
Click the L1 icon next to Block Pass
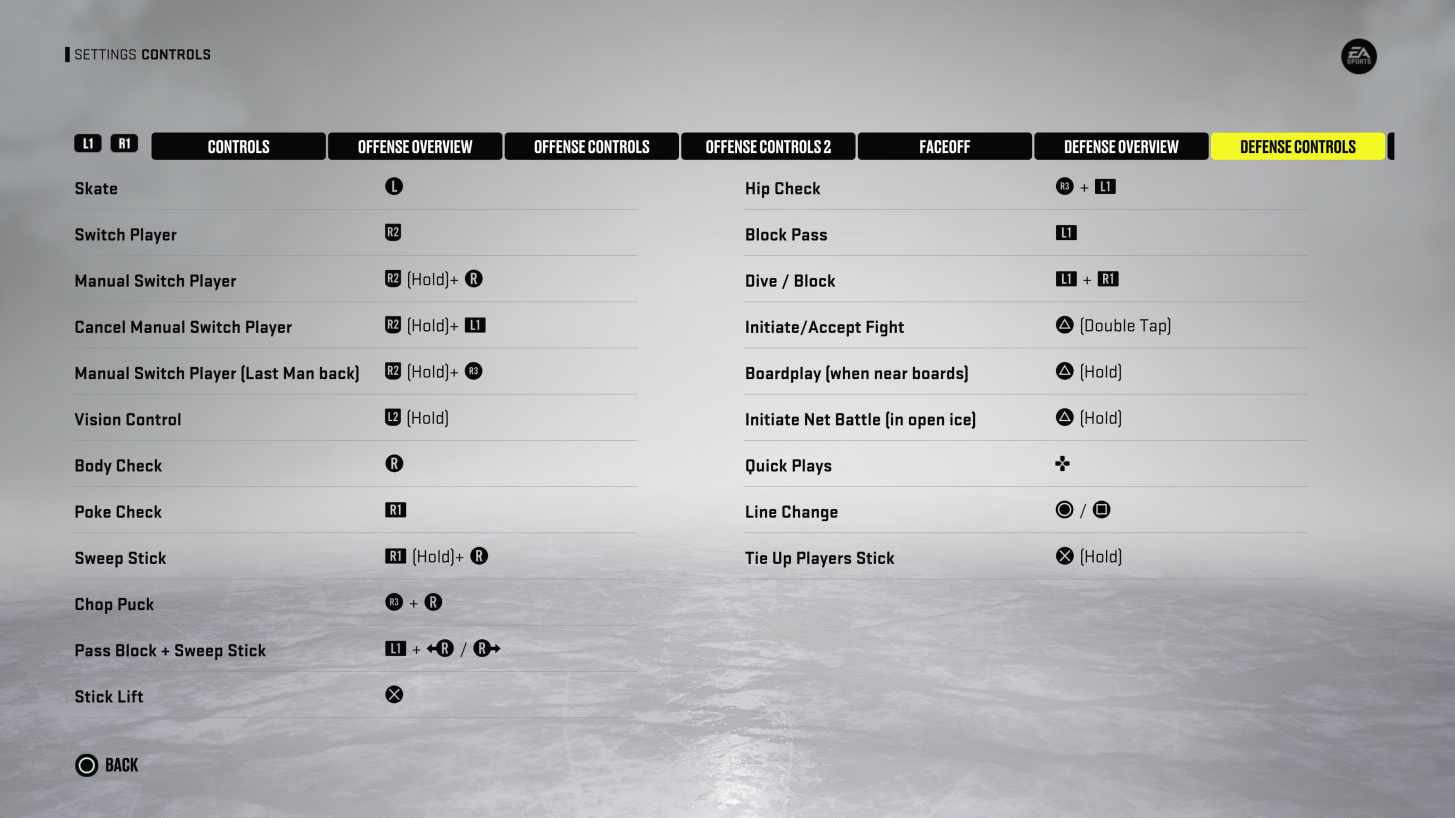[1066, 232]
